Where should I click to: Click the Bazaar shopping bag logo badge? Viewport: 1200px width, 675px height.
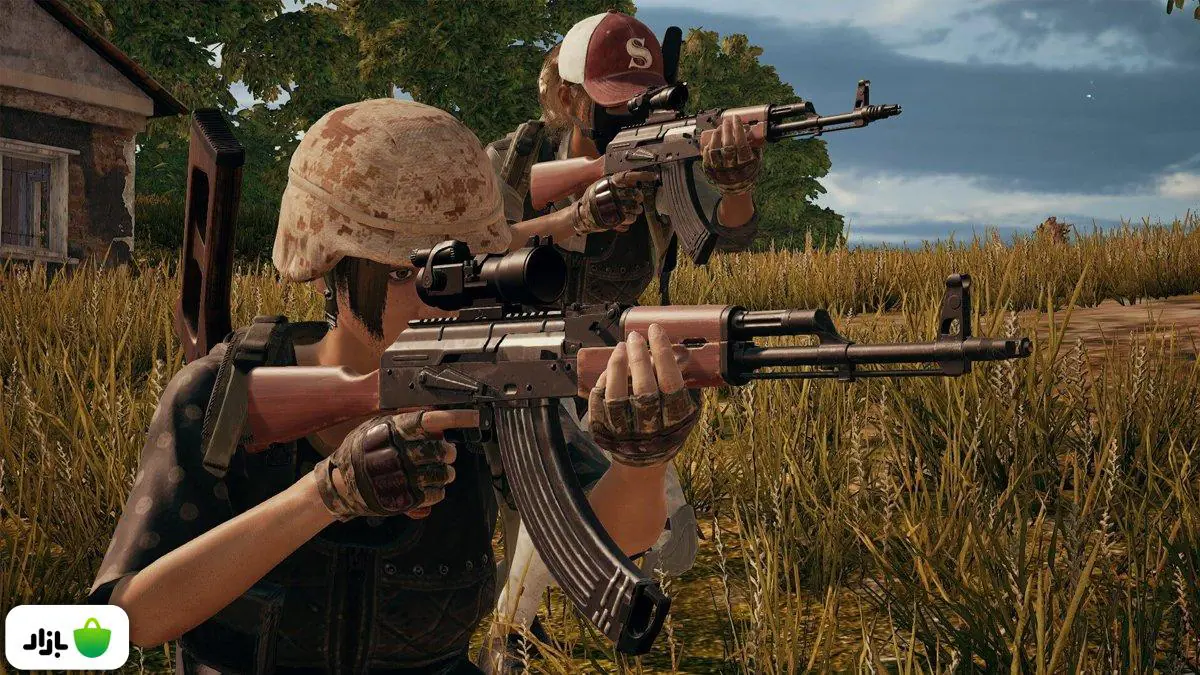[x=67, y=637]
